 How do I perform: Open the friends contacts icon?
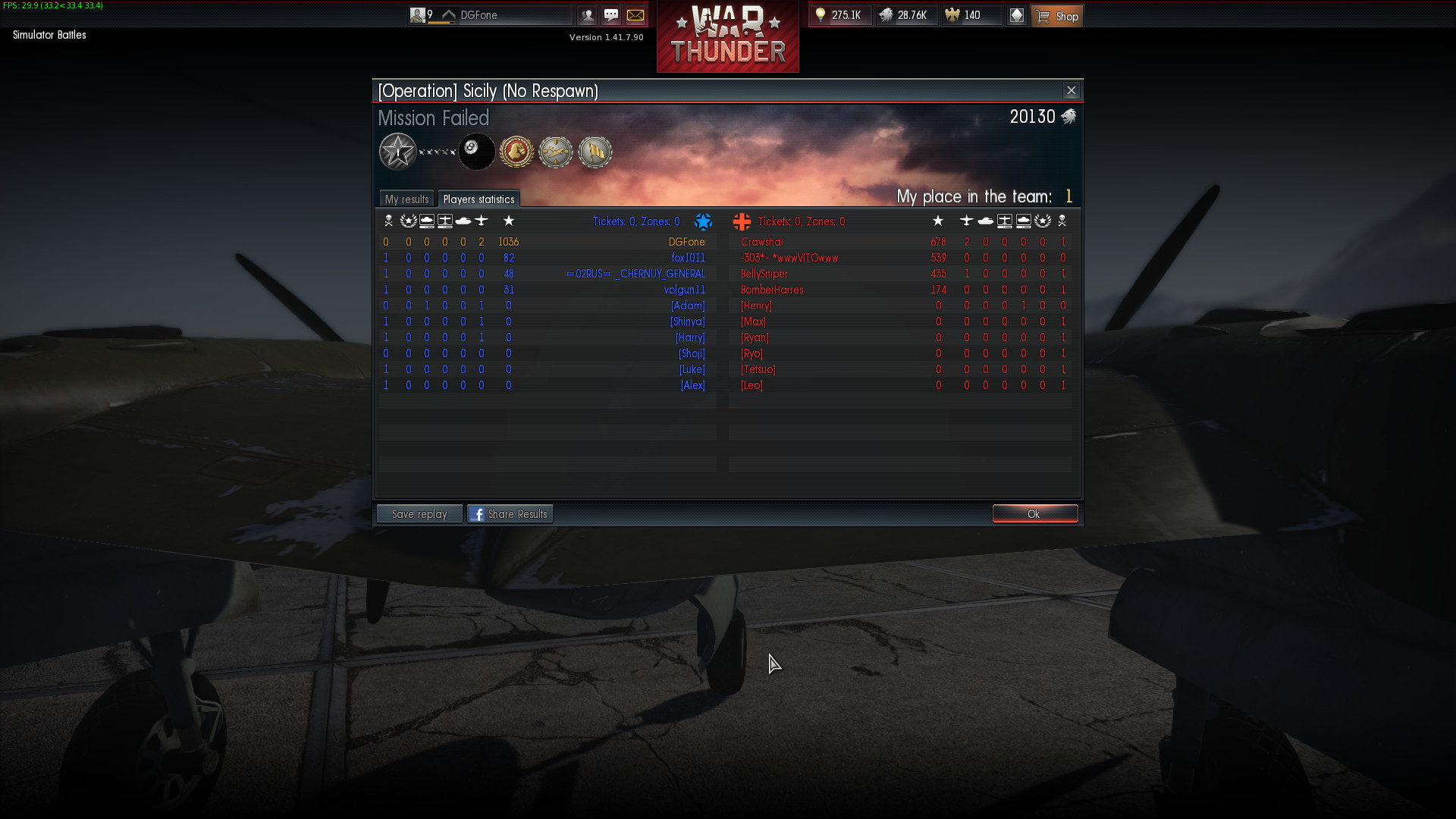coord(587,15)
